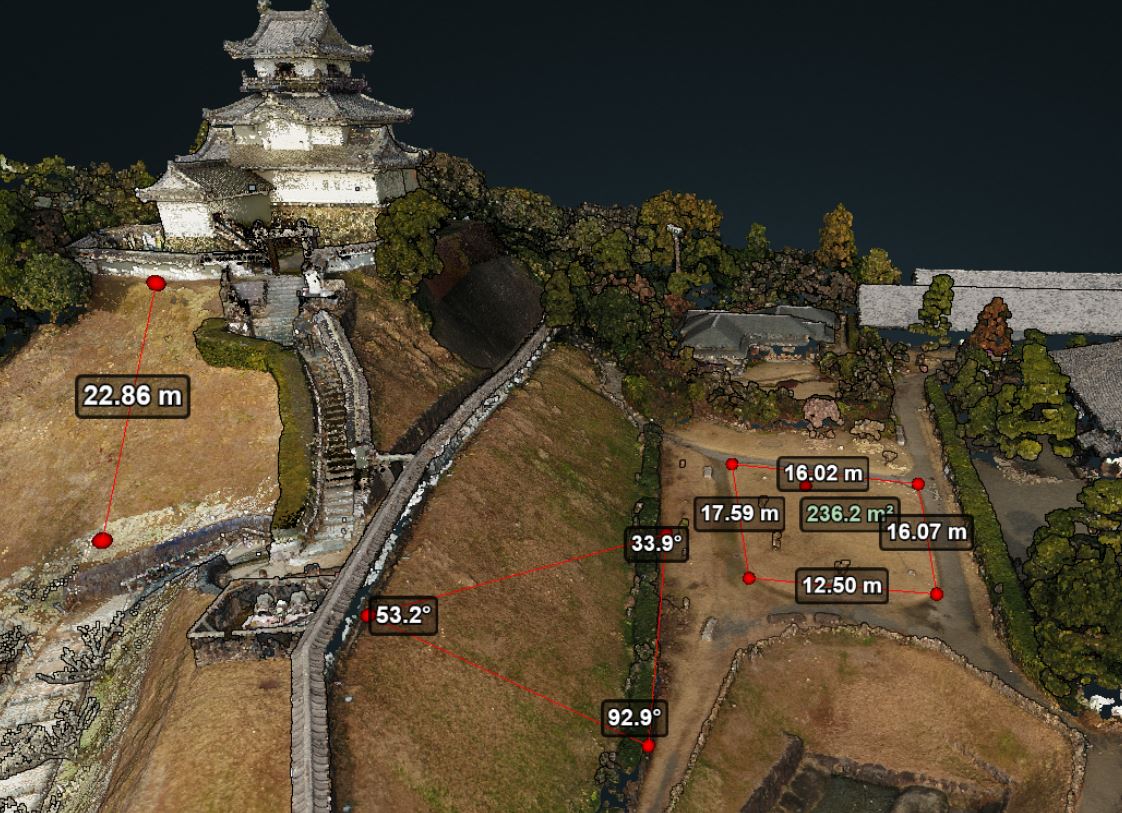Pick the area corner joining 12.50 m and 17.59 m edges
Image resolution: width=1122 pixels, height=813 pixels.
[749, 578]
